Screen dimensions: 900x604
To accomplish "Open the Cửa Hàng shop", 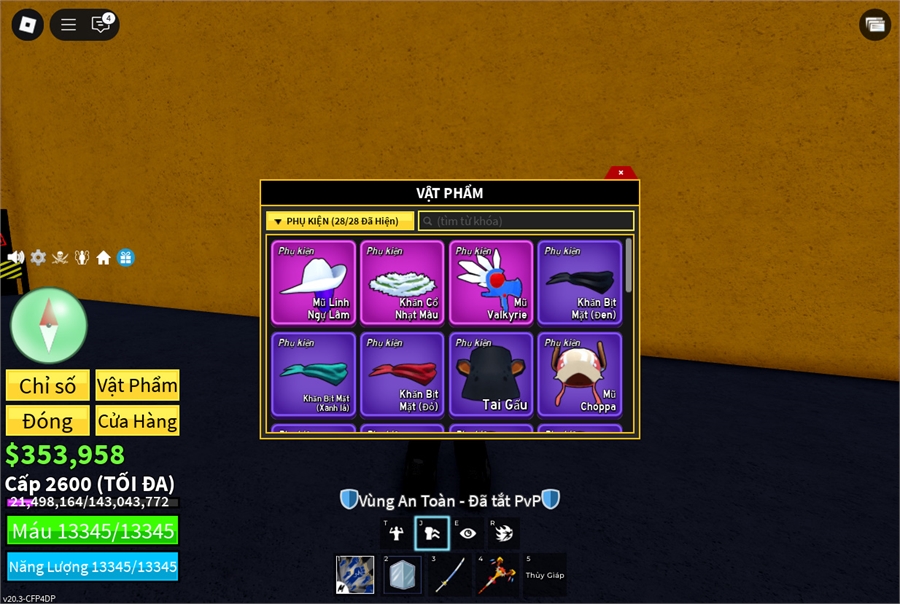I will click(x=137, y=421).
